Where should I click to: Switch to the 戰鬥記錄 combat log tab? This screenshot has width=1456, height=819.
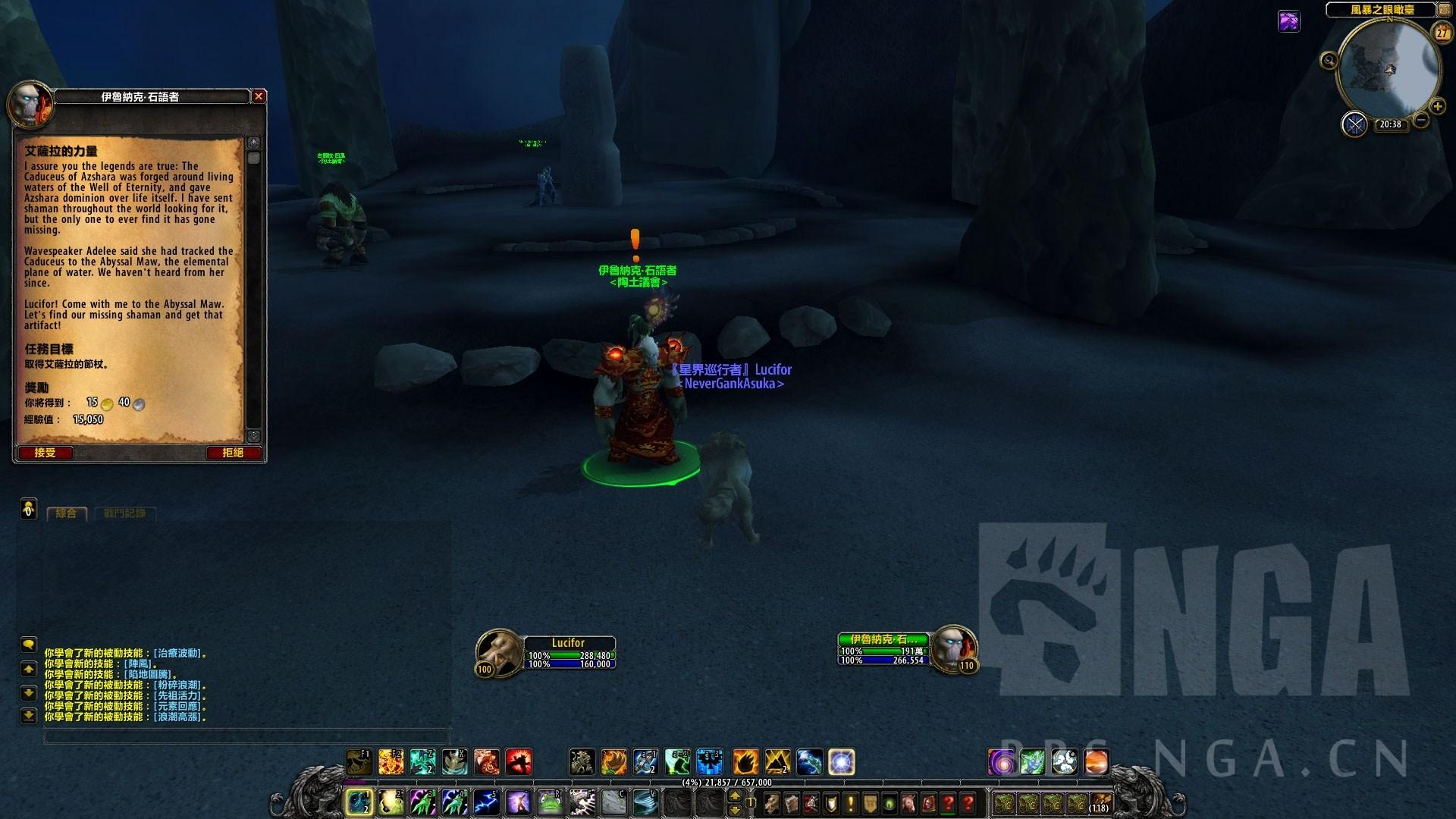pyautogui.click(x=124, y=513)
